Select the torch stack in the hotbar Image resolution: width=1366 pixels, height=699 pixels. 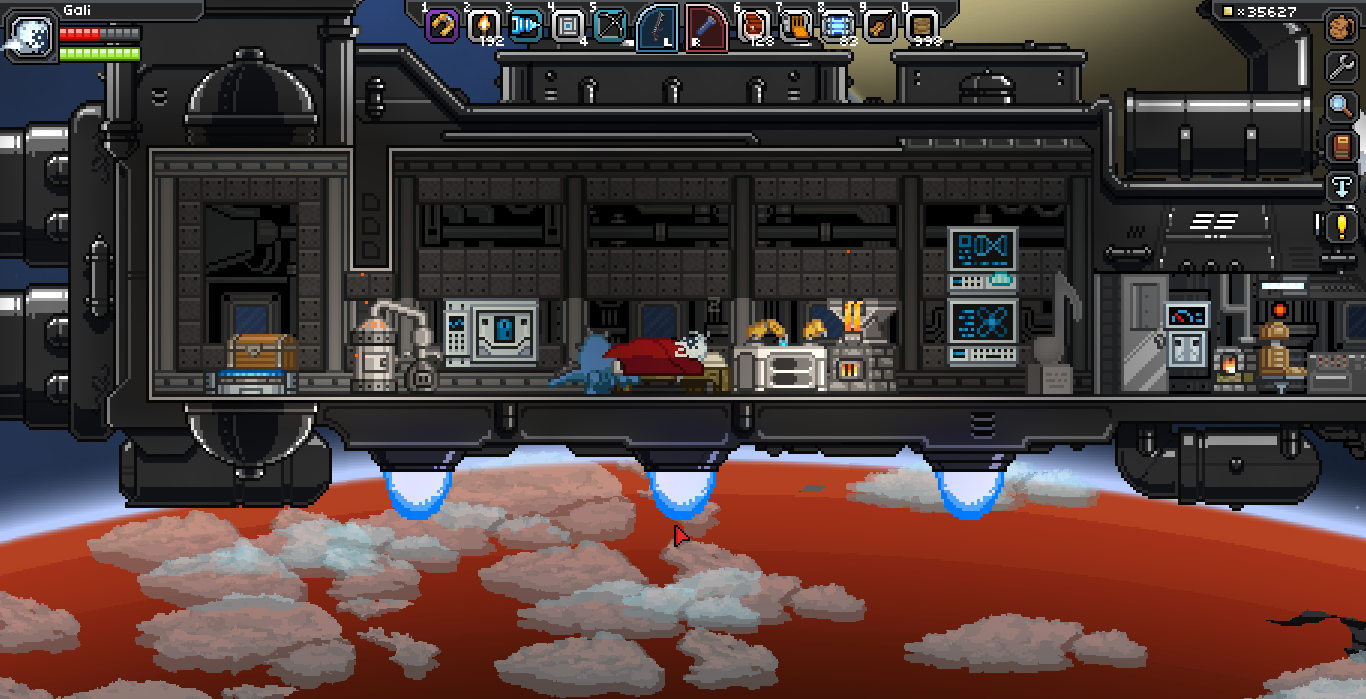[x=484, y=25]
